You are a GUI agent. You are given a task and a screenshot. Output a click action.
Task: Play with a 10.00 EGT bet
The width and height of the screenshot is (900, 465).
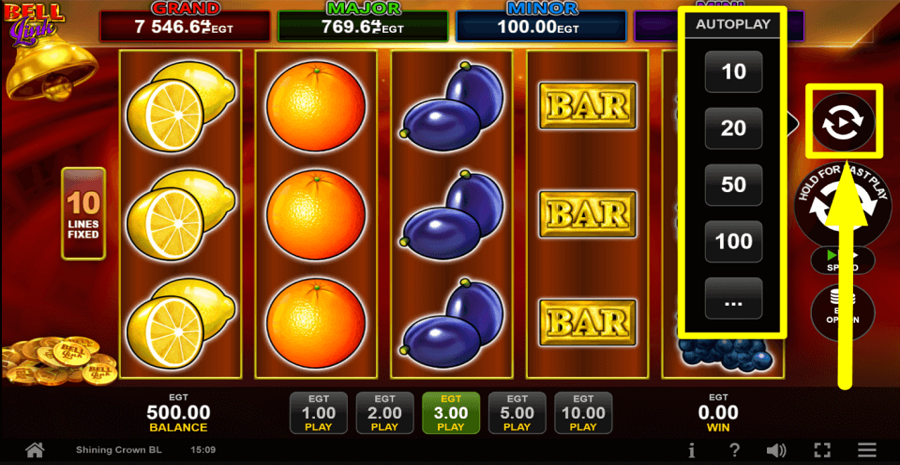[583, 412]
